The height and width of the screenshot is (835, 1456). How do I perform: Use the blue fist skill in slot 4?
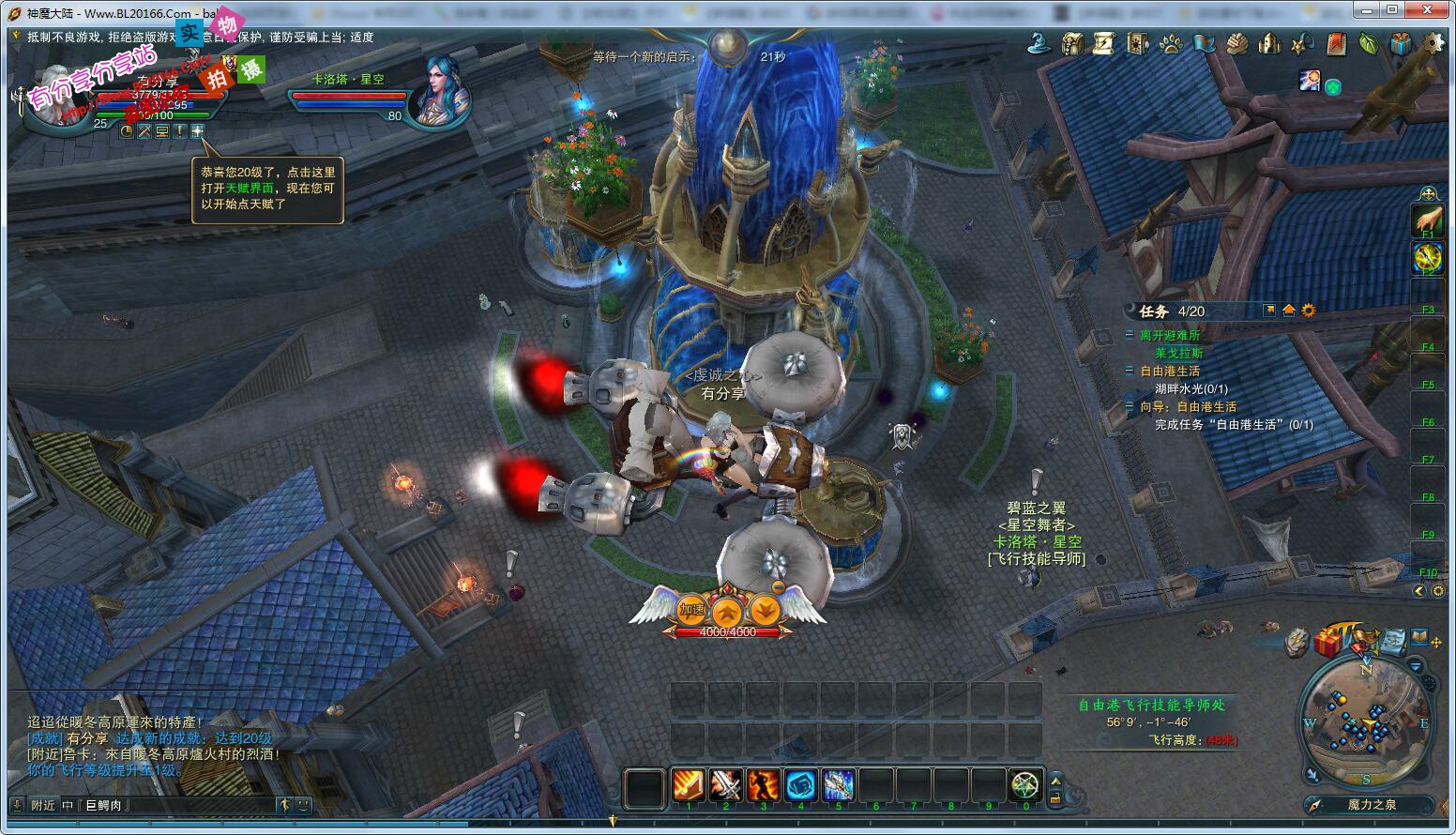coord(800,784)
